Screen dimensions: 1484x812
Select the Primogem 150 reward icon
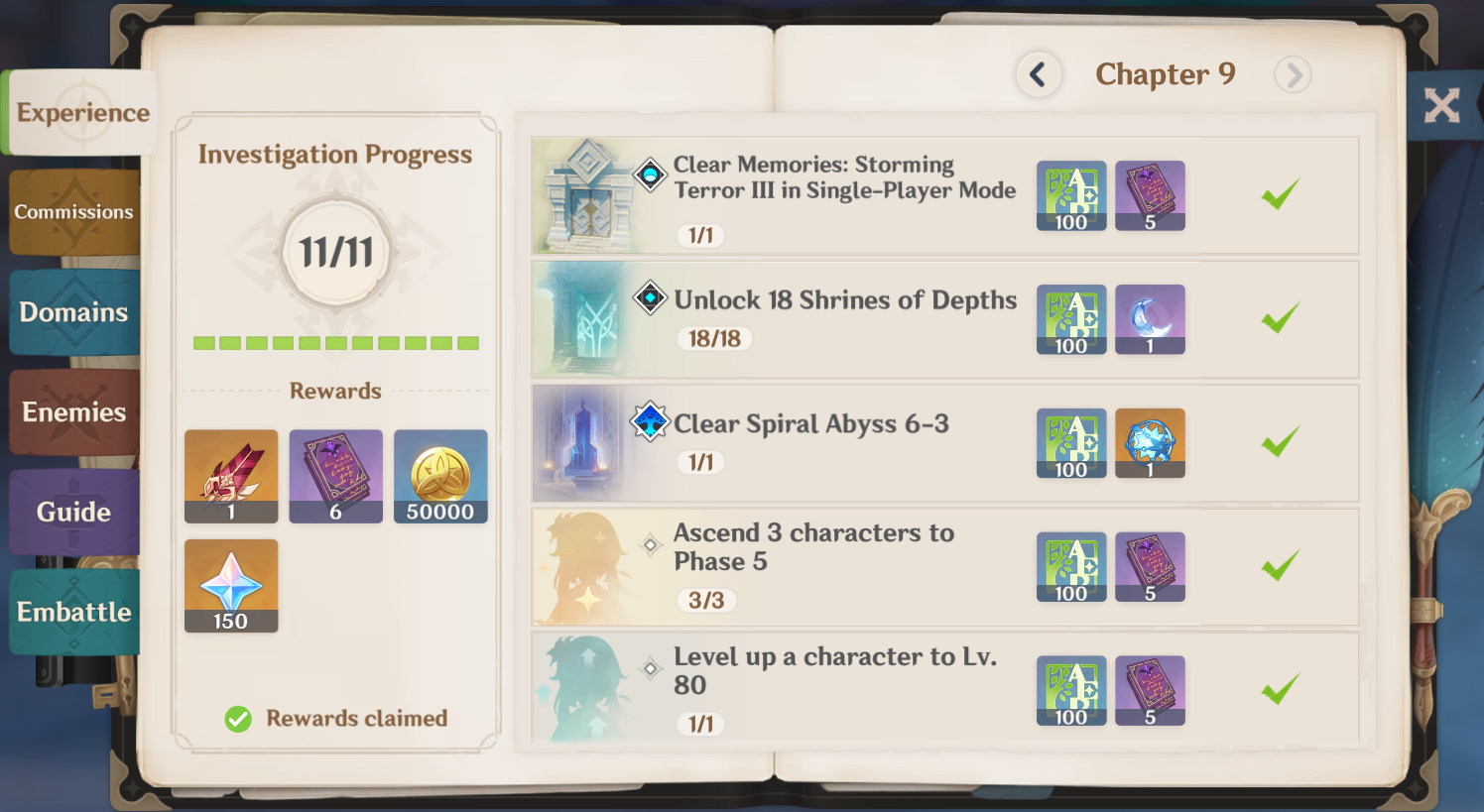point(231,585)
